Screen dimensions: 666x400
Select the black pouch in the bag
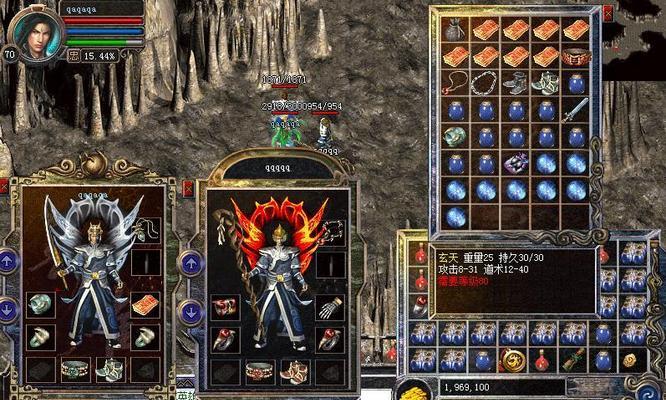click(455, 30)
